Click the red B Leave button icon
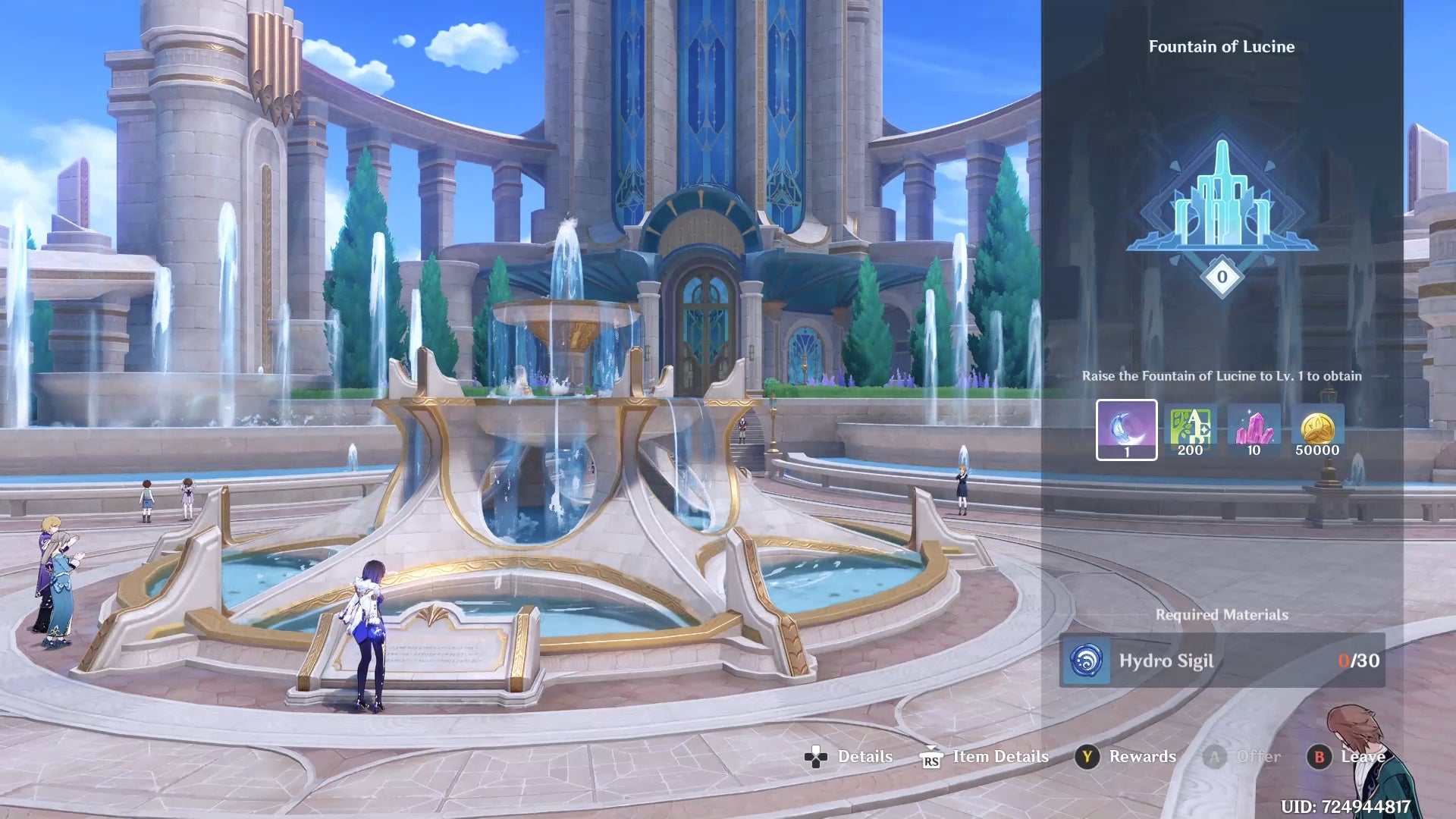1456x819 pixels. (1320, 757)
